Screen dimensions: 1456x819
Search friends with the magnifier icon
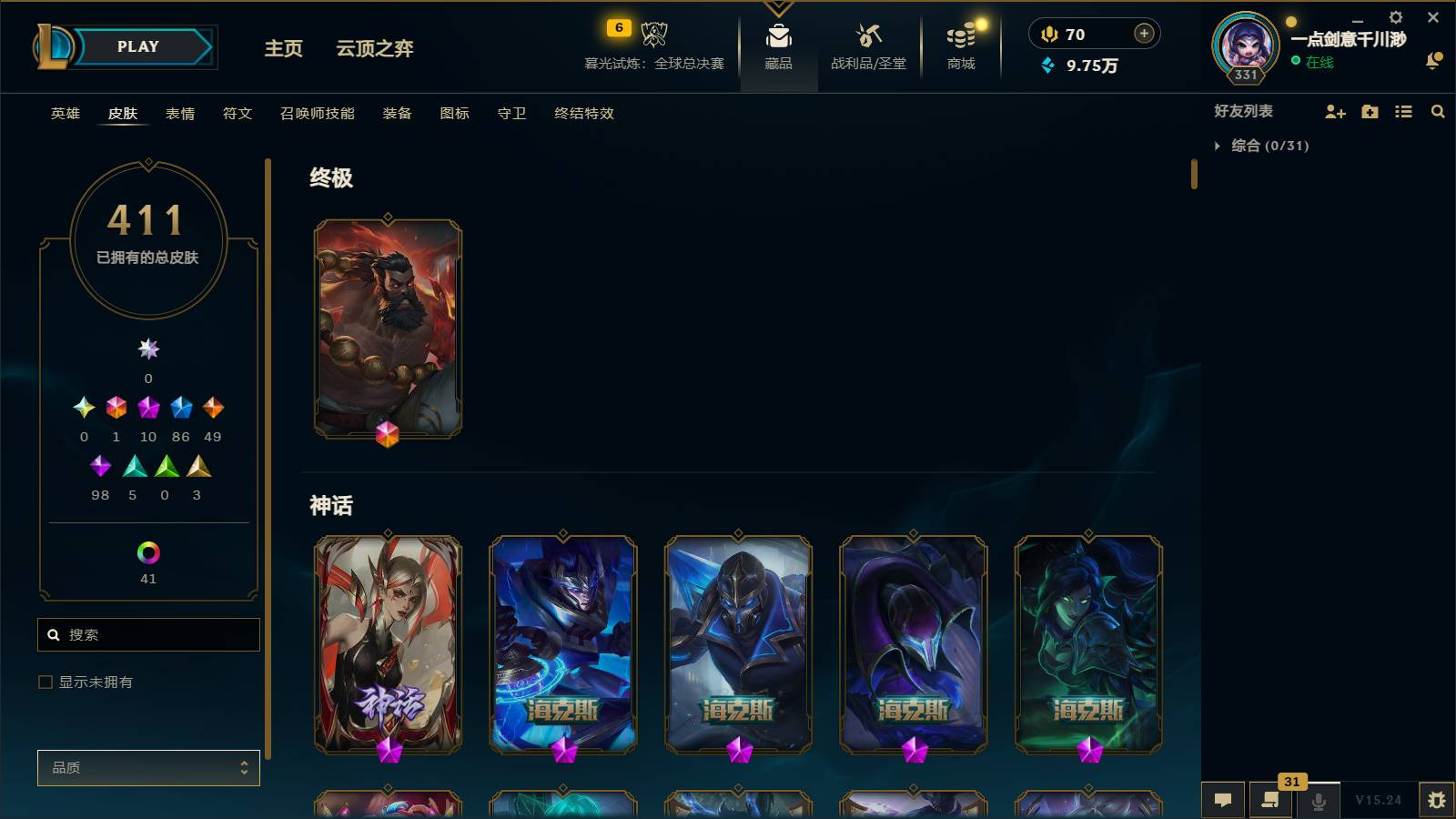[x=1438, y=112]
